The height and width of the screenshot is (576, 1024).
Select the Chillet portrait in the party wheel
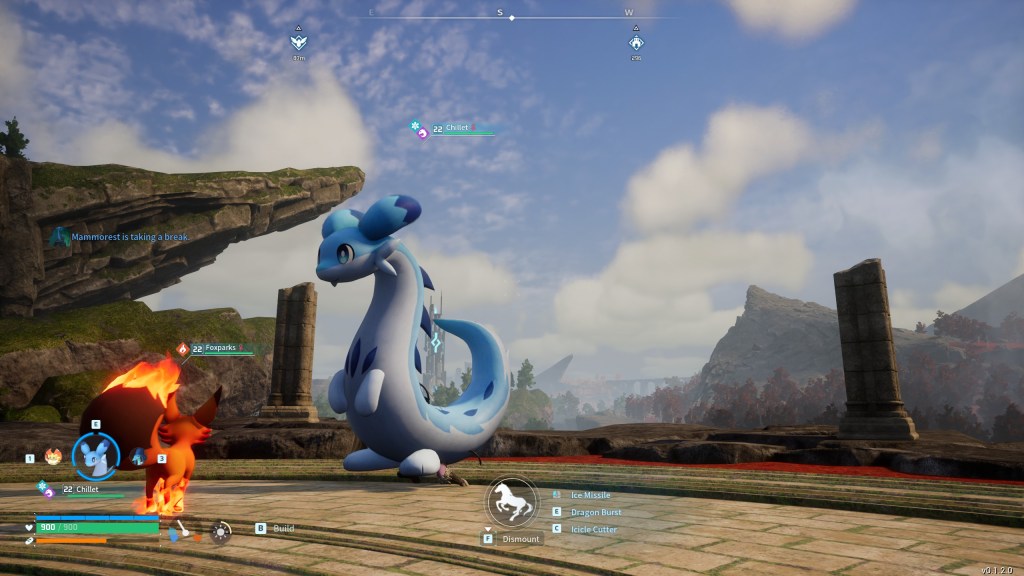coord(96,455)
